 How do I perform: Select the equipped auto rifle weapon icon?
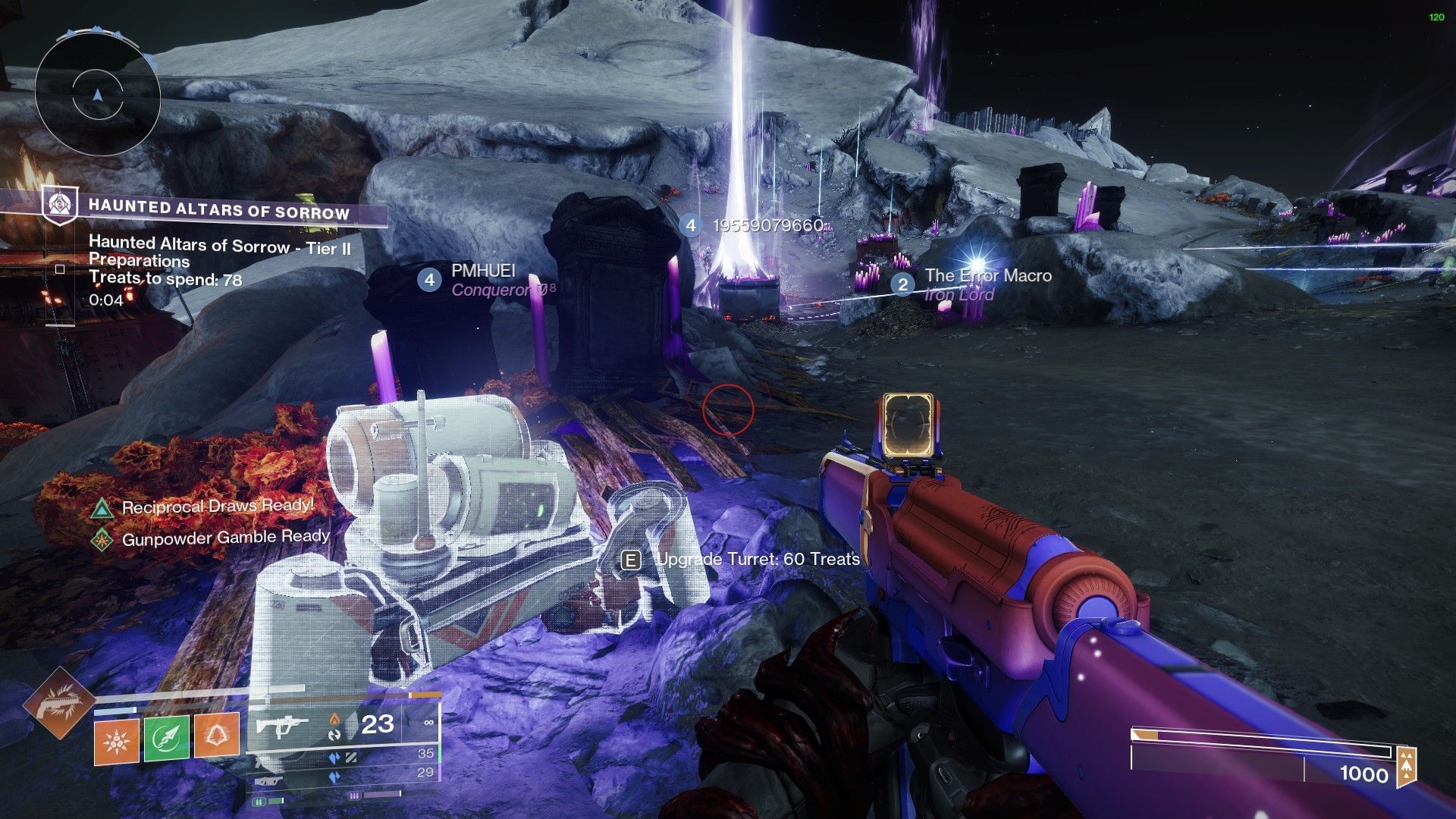click(281, 726)
